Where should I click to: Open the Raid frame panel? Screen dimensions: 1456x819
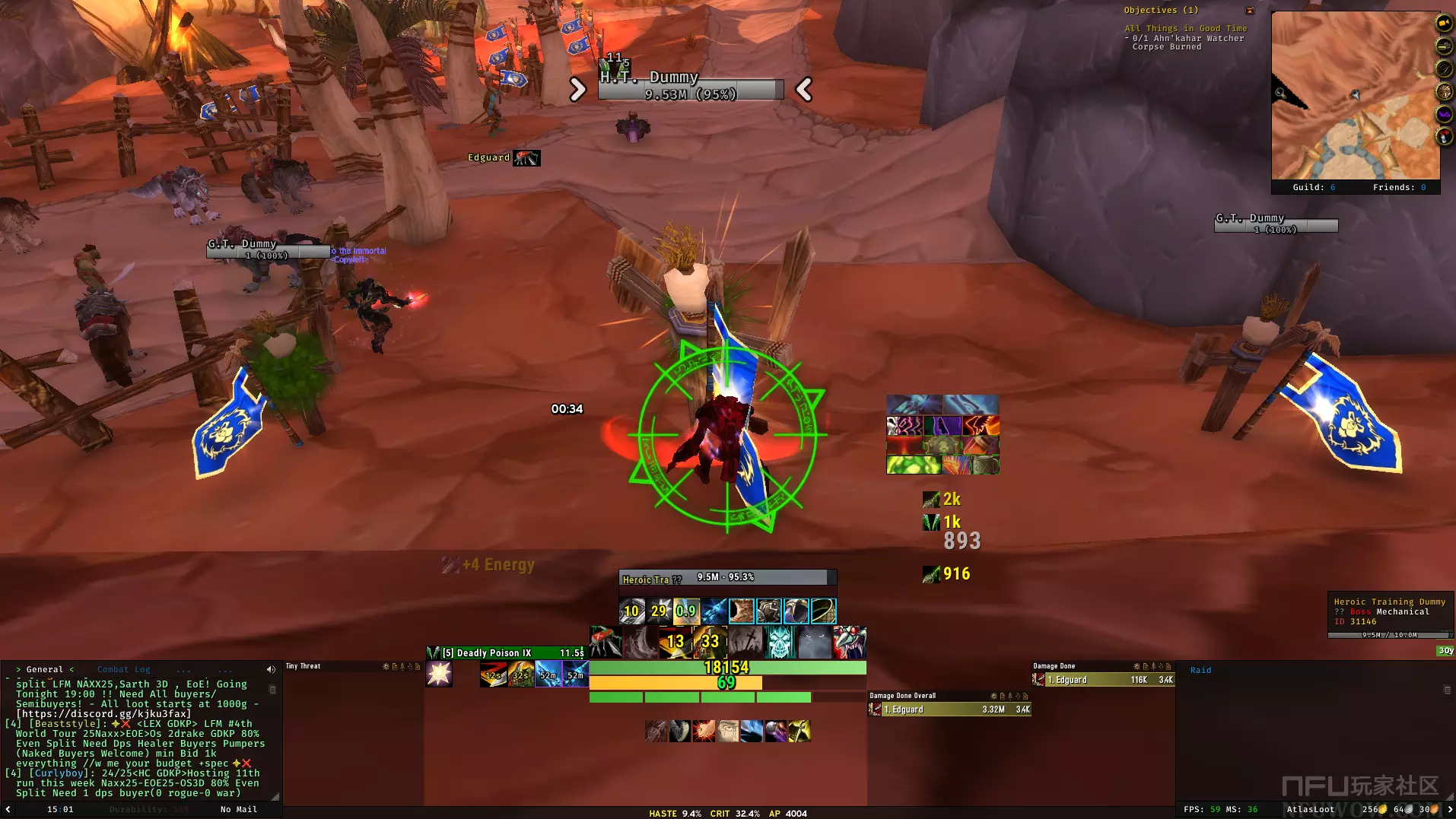tap(1200, 670)
